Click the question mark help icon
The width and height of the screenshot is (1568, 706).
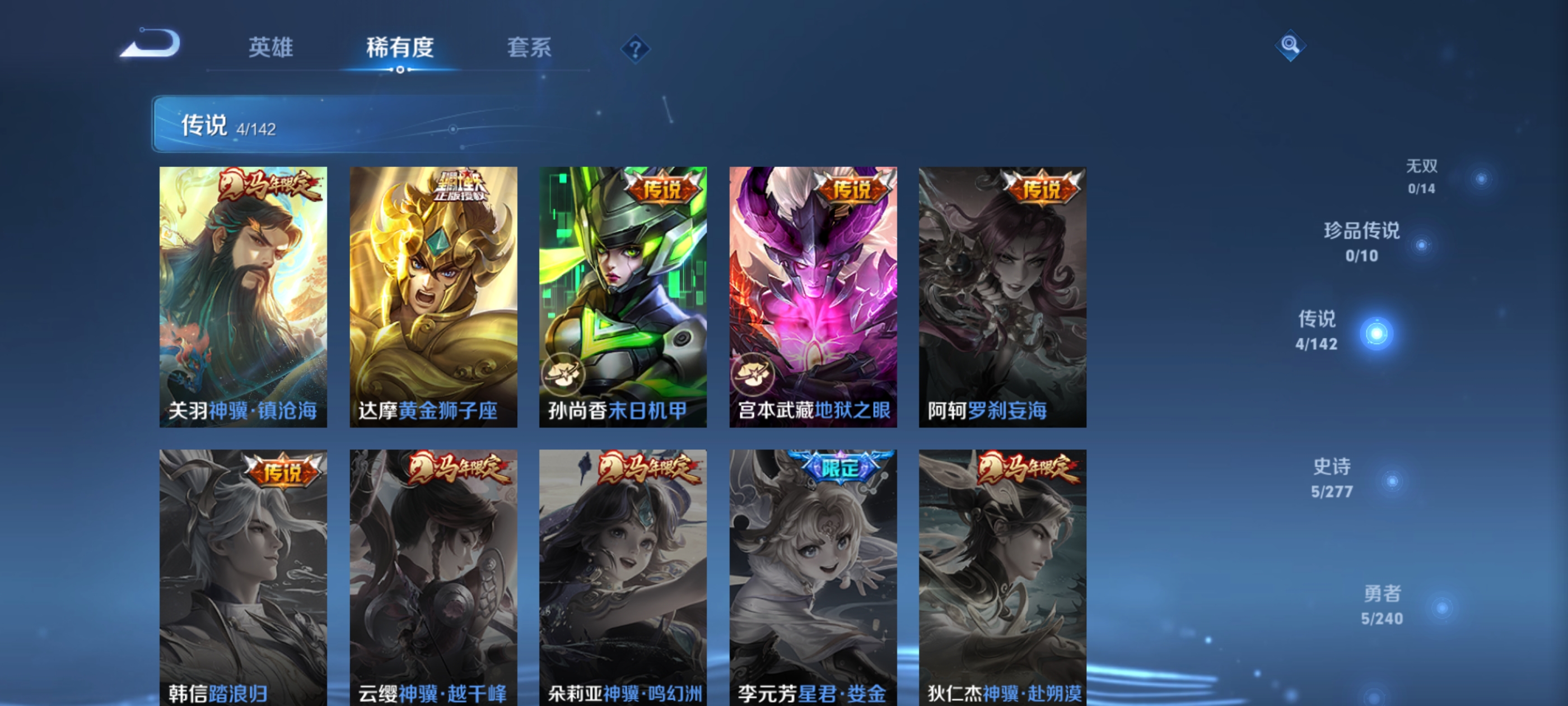click(635, 50)
